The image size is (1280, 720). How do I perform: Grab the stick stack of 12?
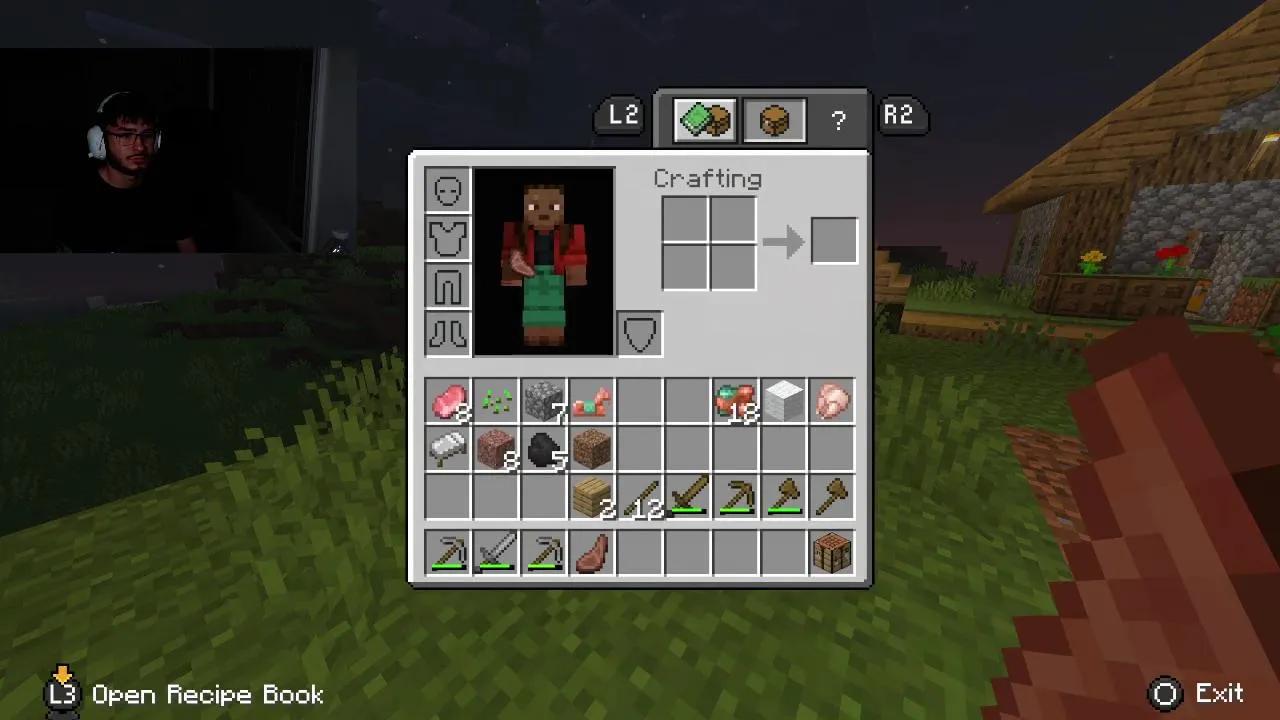point(640,497)
